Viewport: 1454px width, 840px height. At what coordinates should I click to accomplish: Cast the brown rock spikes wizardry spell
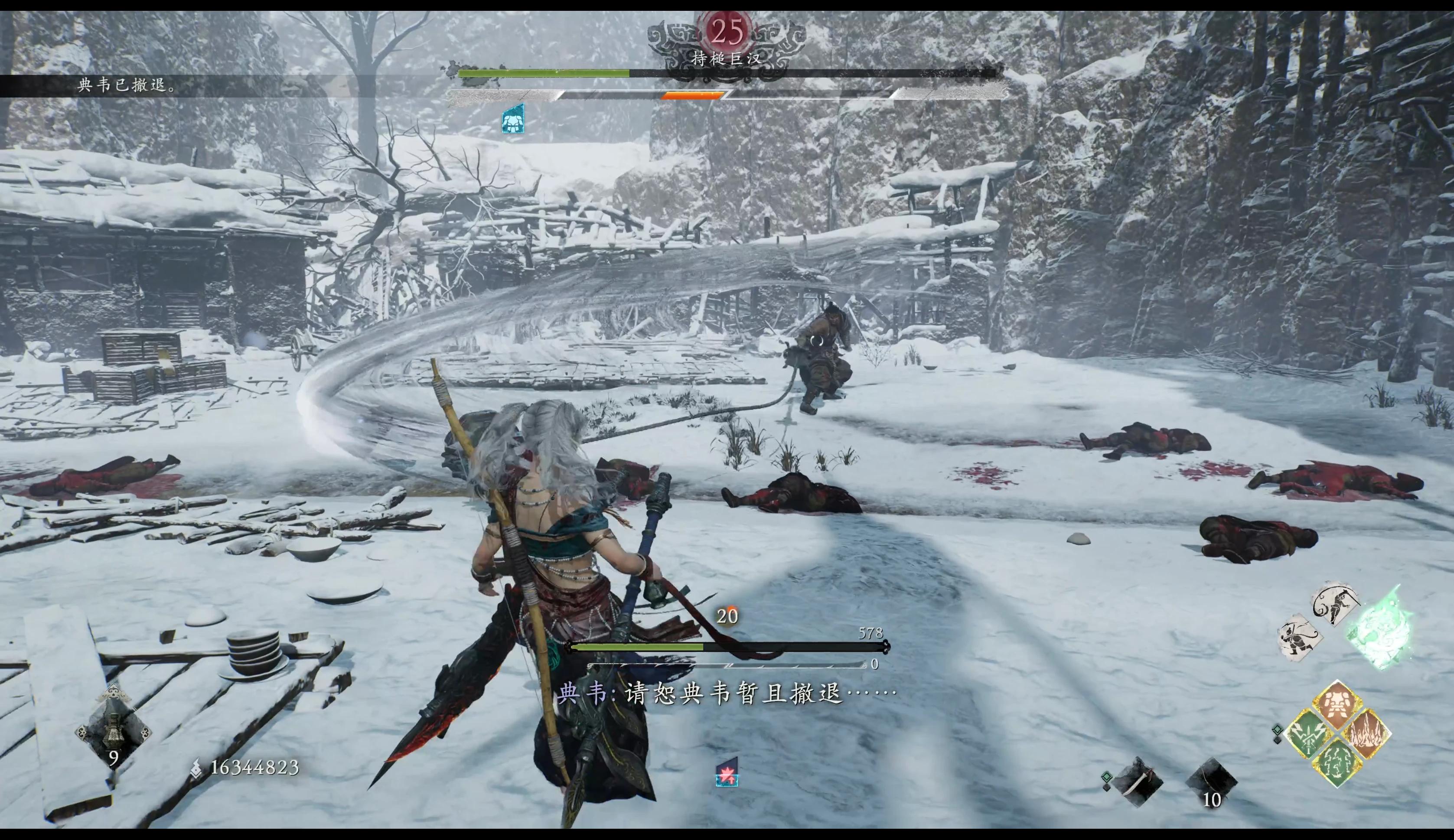tap(1366, 734)
